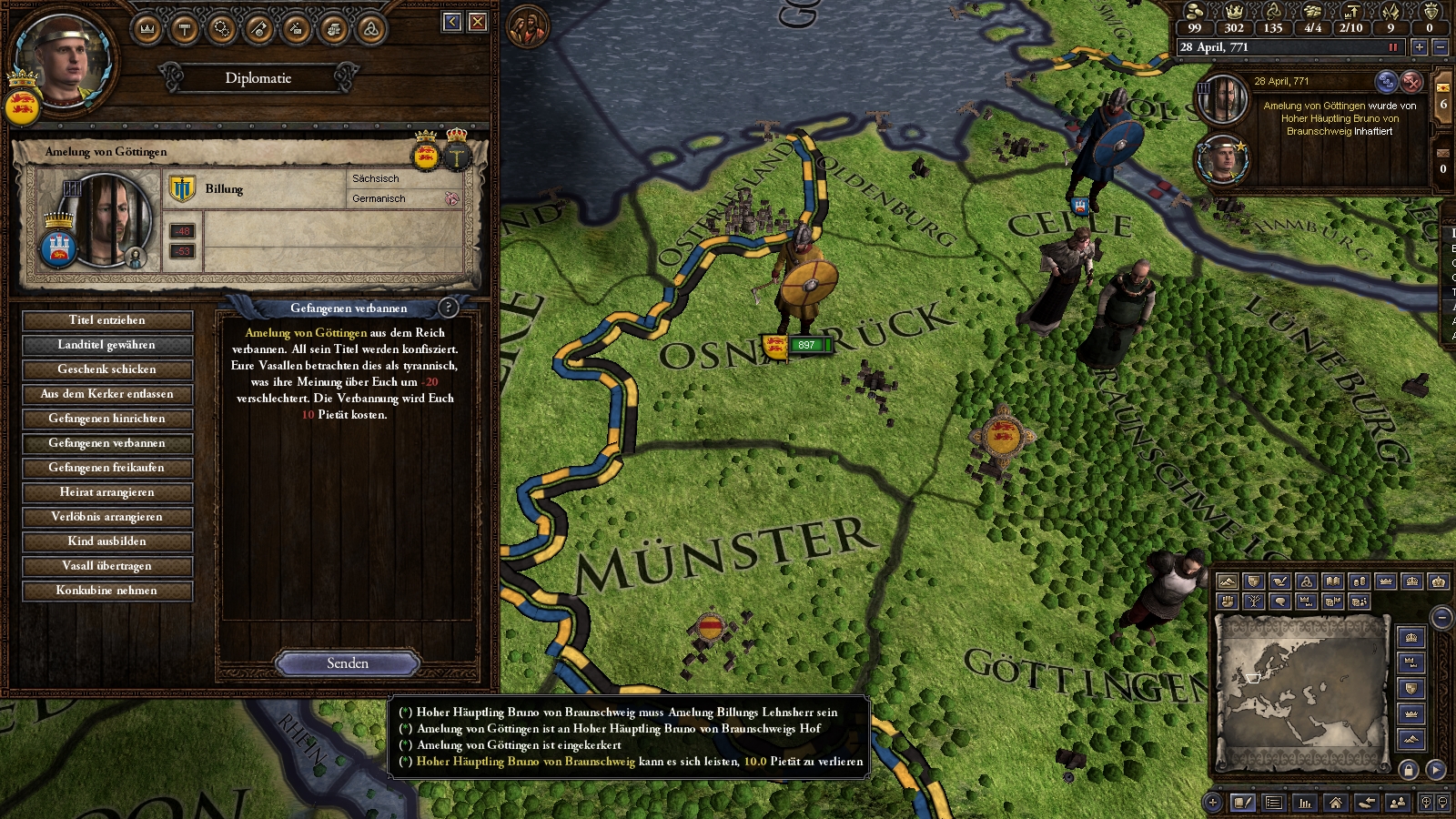Open 'Heirat arrangieren' option
This screenshot has width=1456, height=819.
[x=107, y=492]
